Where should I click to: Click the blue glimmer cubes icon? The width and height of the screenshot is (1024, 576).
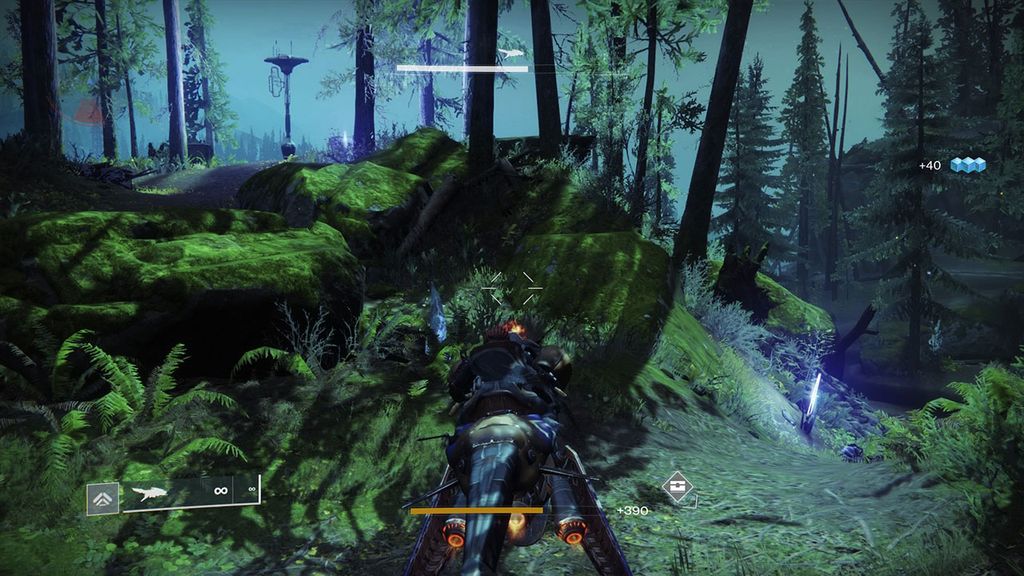tap(967, 165)
